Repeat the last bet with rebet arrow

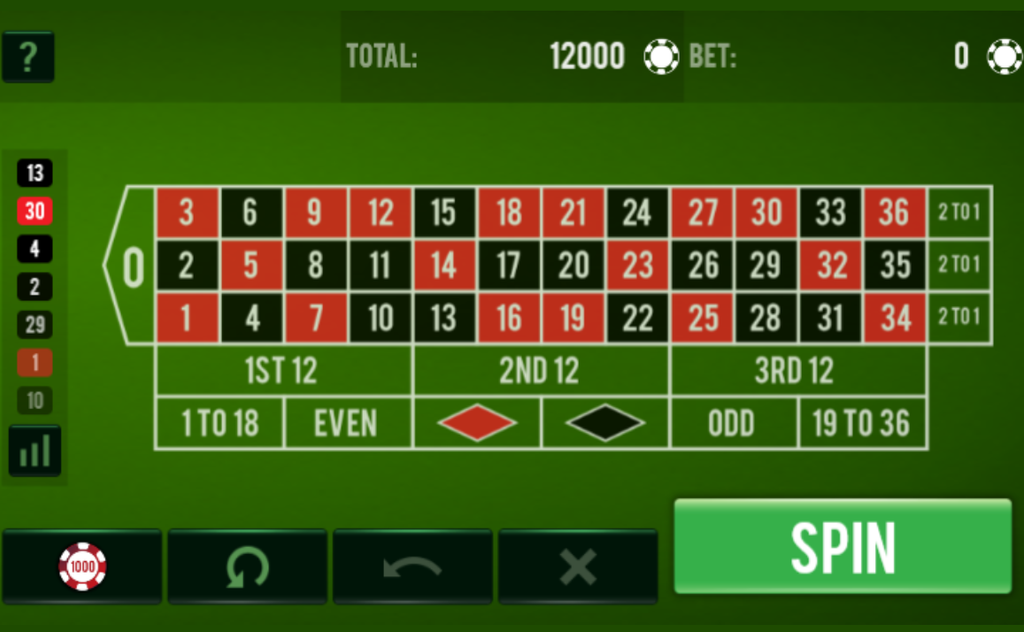click(x=247, y=567)
